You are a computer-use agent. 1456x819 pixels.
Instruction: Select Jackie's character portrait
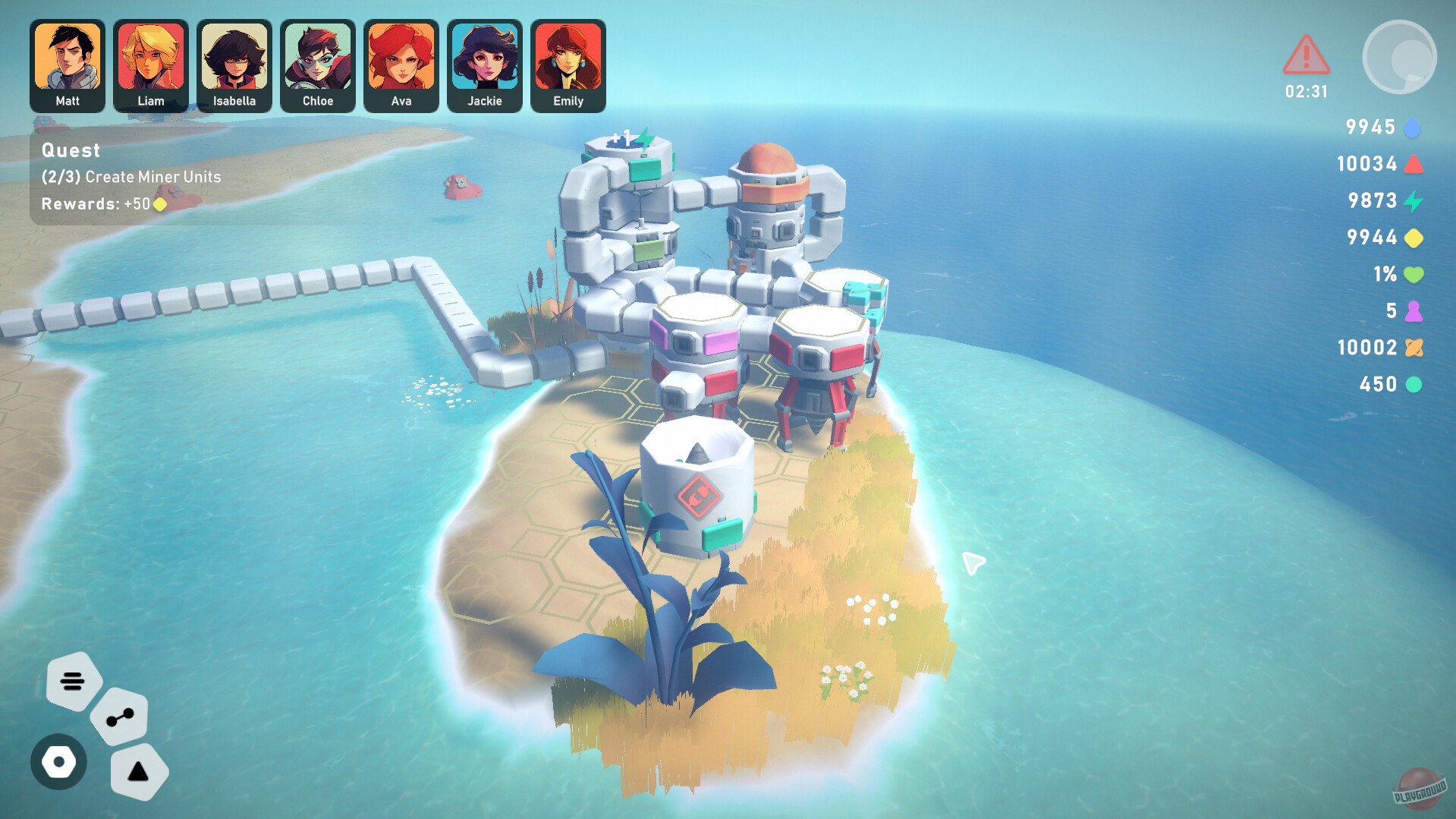click(484, 66)
